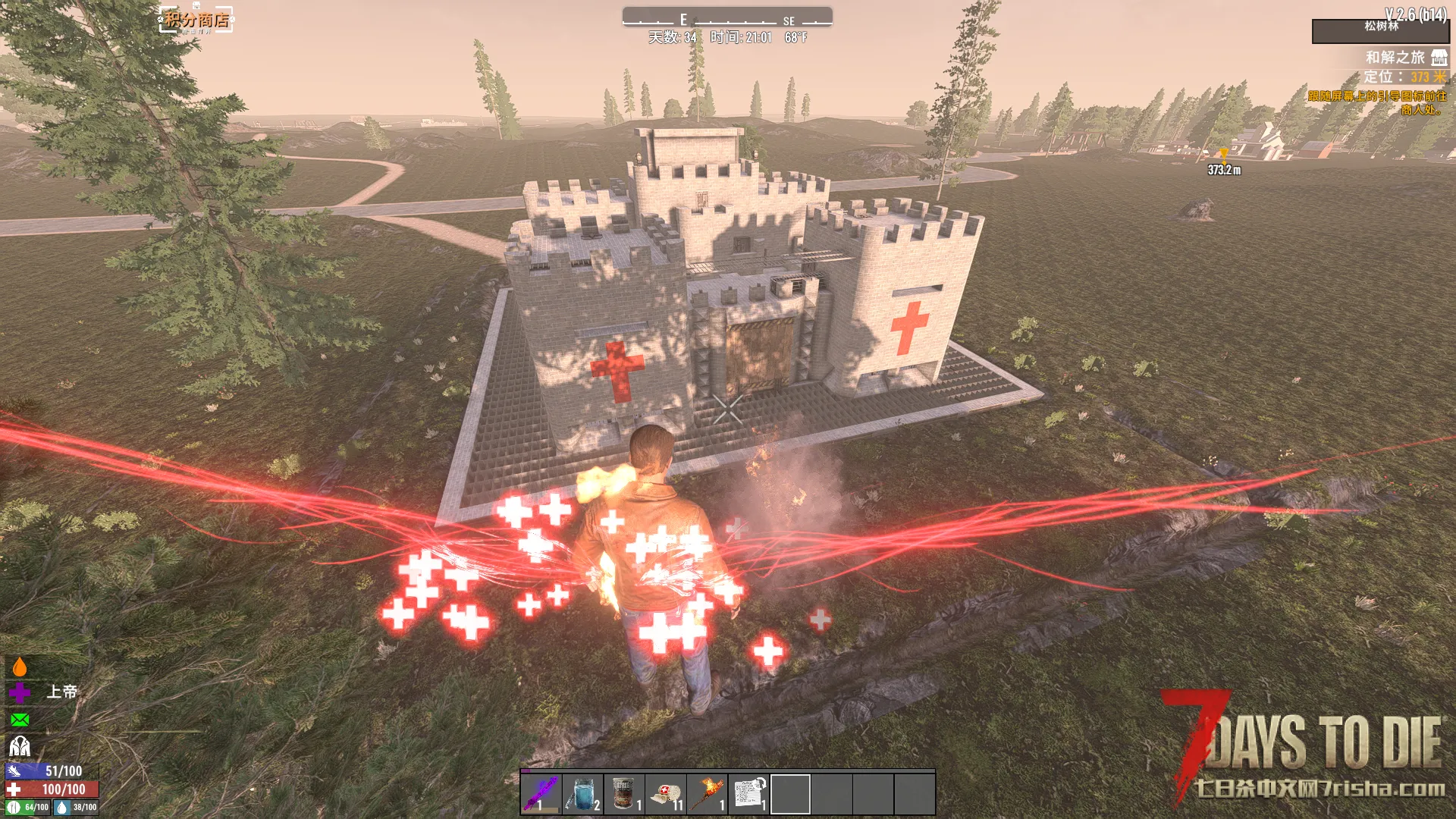
Task: Select the jar of water slot
Action: point(582,793)
